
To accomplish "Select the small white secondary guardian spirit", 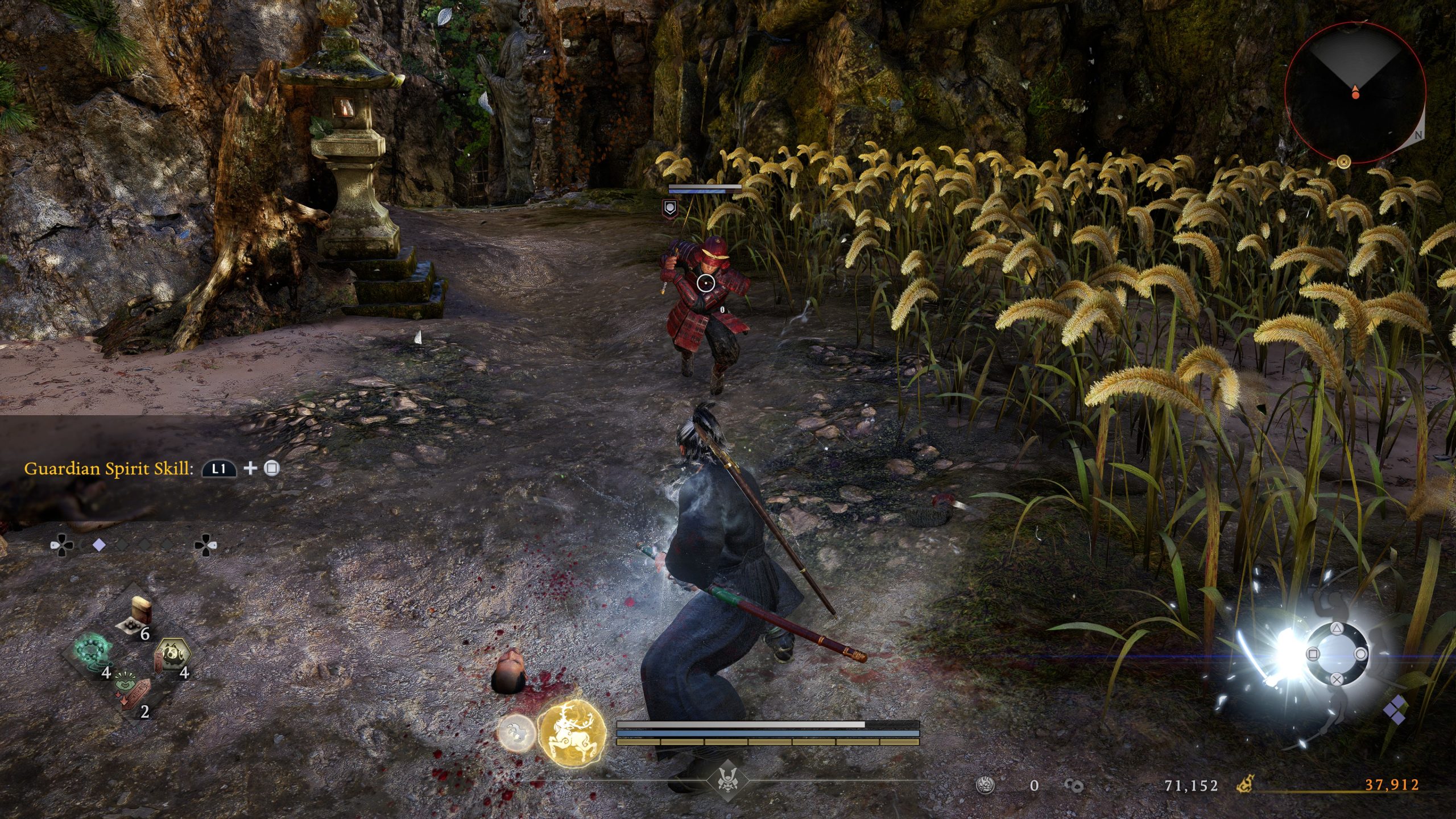I will pos(516,733).
